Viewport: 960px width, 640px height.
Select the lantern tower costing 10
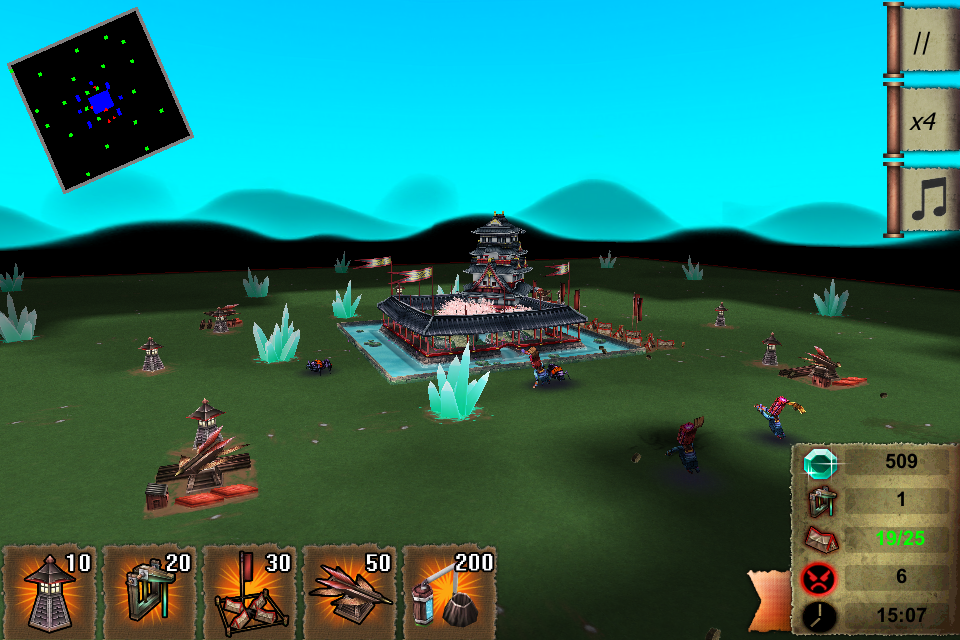pos(50,592)
